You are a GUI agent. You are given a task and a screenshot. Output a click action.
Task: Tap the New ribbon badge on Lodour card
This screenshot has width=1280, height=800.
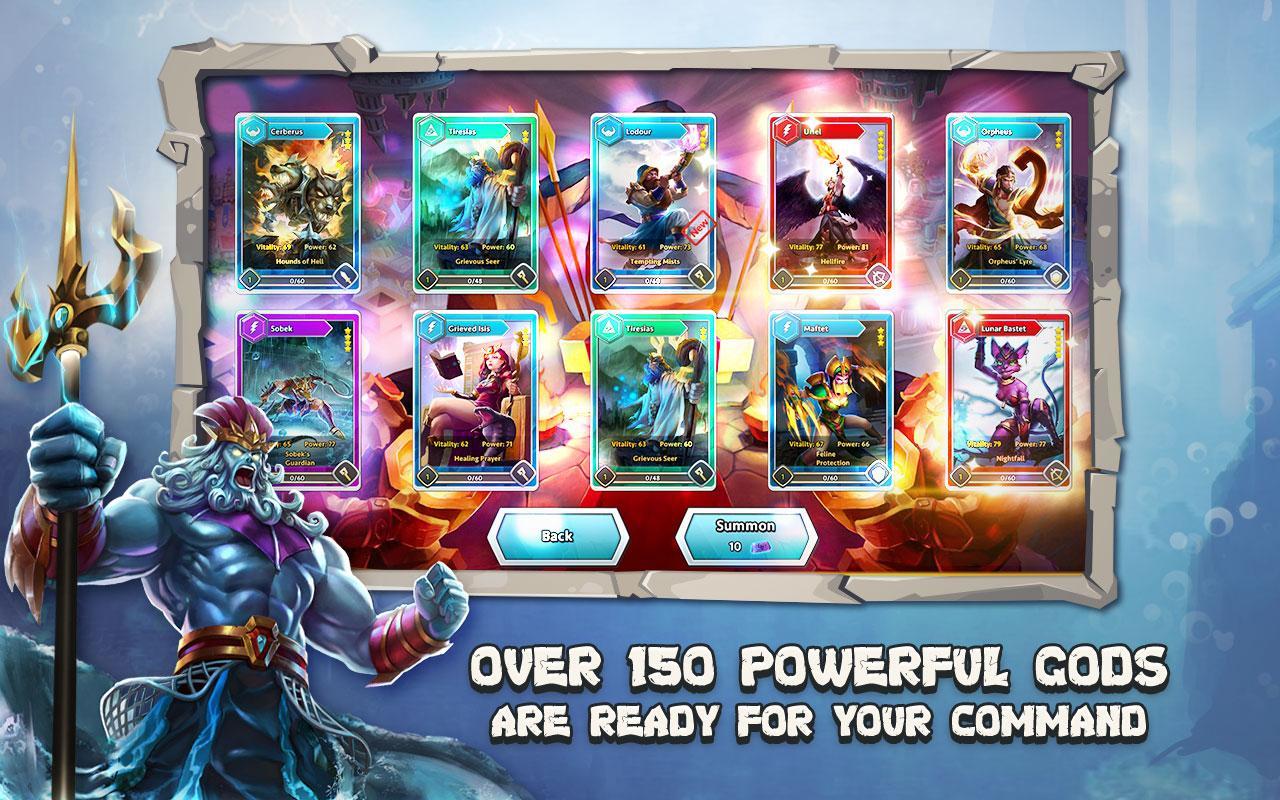tap(699, 228)
